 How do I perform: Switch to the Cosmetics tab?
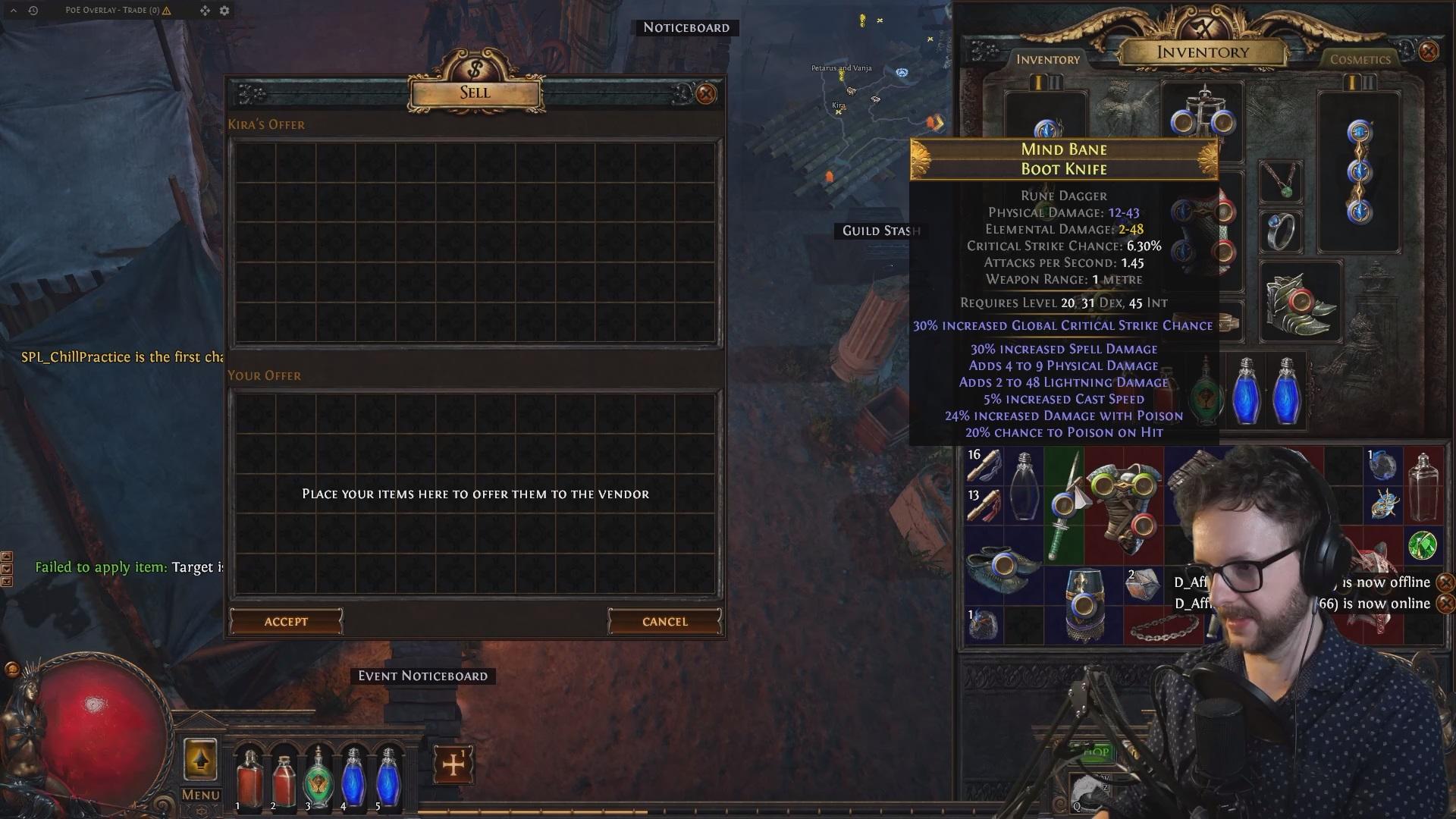tap(1360, 59)
